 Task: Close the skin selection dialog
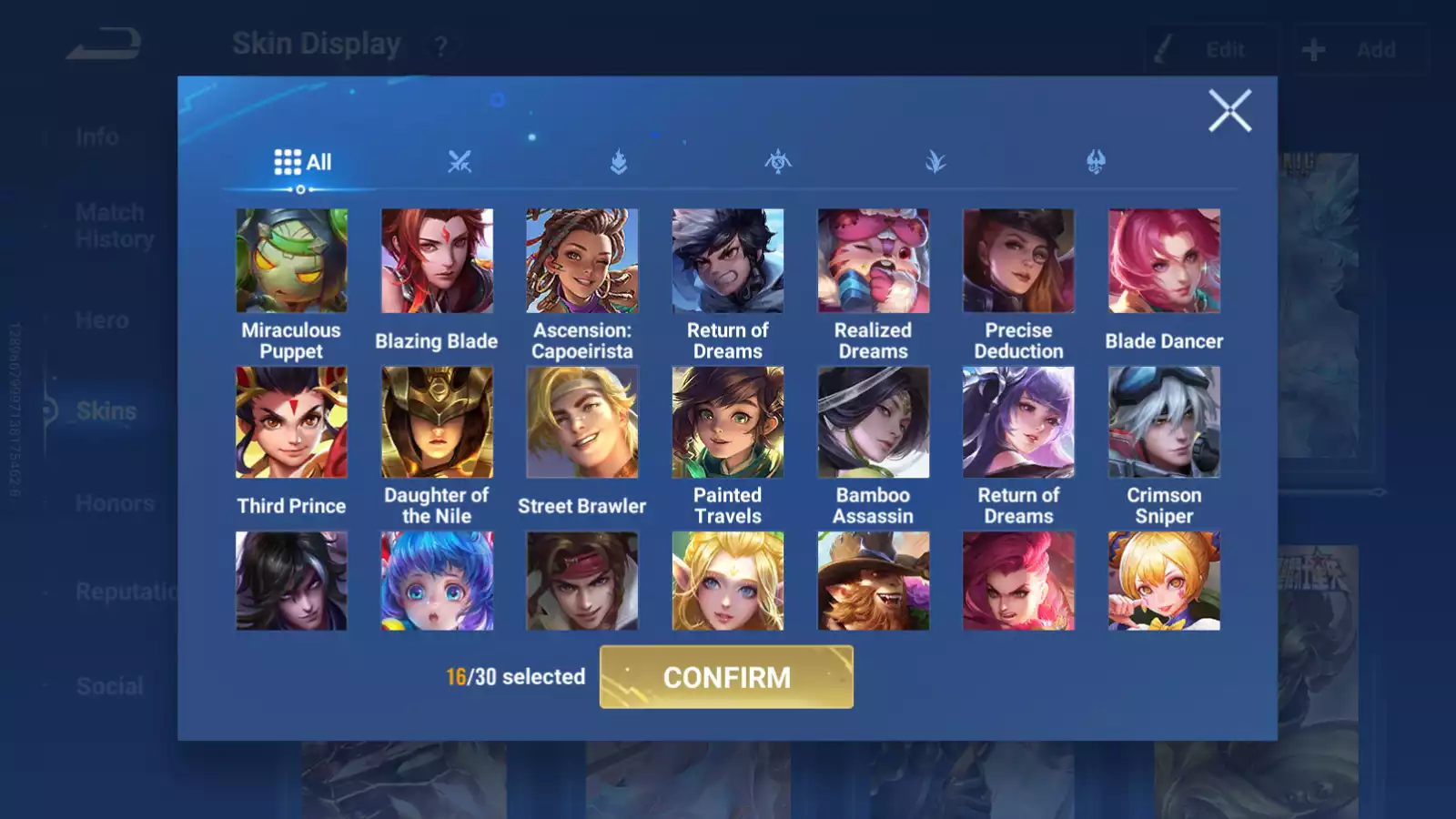click(1229, 111)
